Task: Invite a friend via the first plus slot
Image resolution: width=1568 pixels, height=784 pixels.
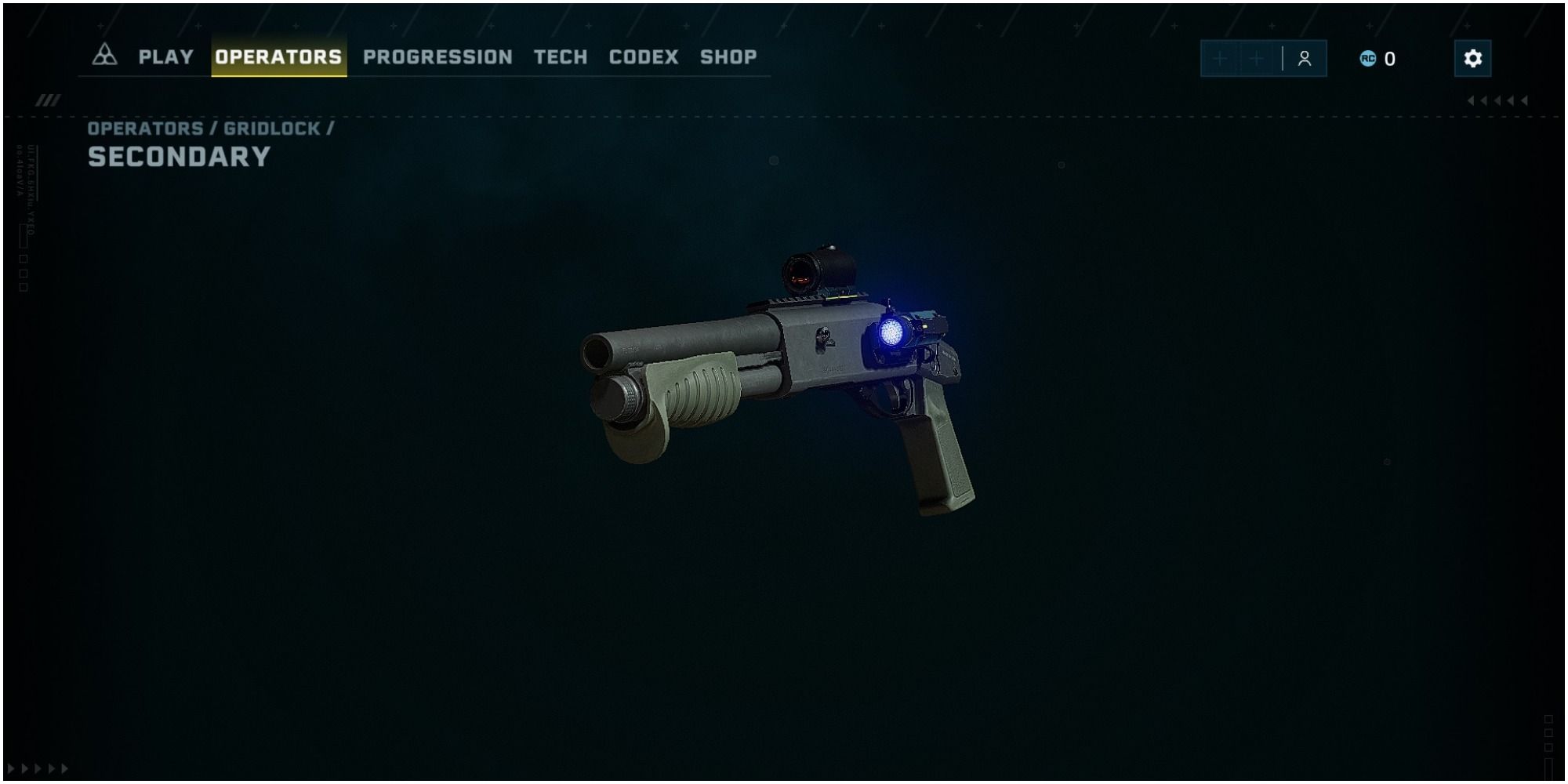Action: click(1218, 58)
